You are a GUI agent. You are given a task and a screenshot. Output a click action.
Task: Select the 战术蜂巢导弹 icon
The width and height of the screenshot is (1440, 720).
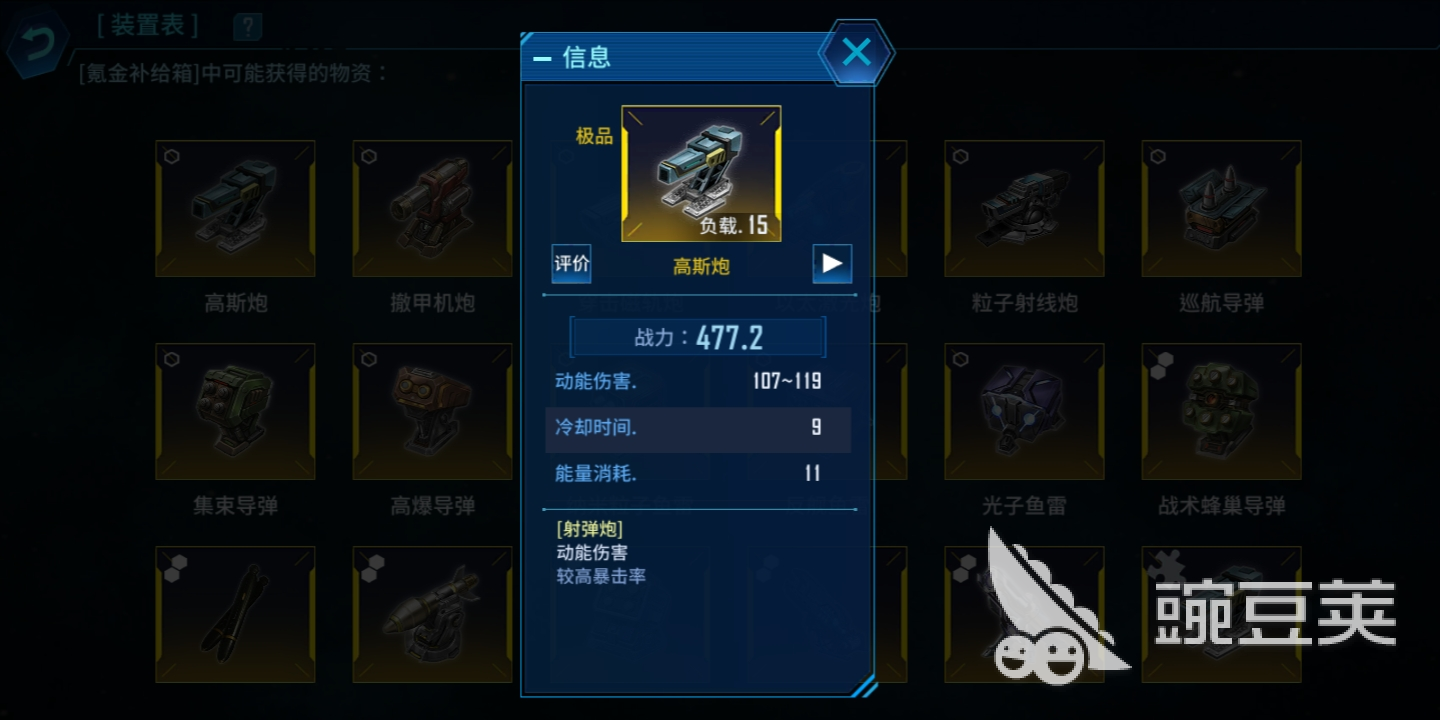tap(1220, 410)
